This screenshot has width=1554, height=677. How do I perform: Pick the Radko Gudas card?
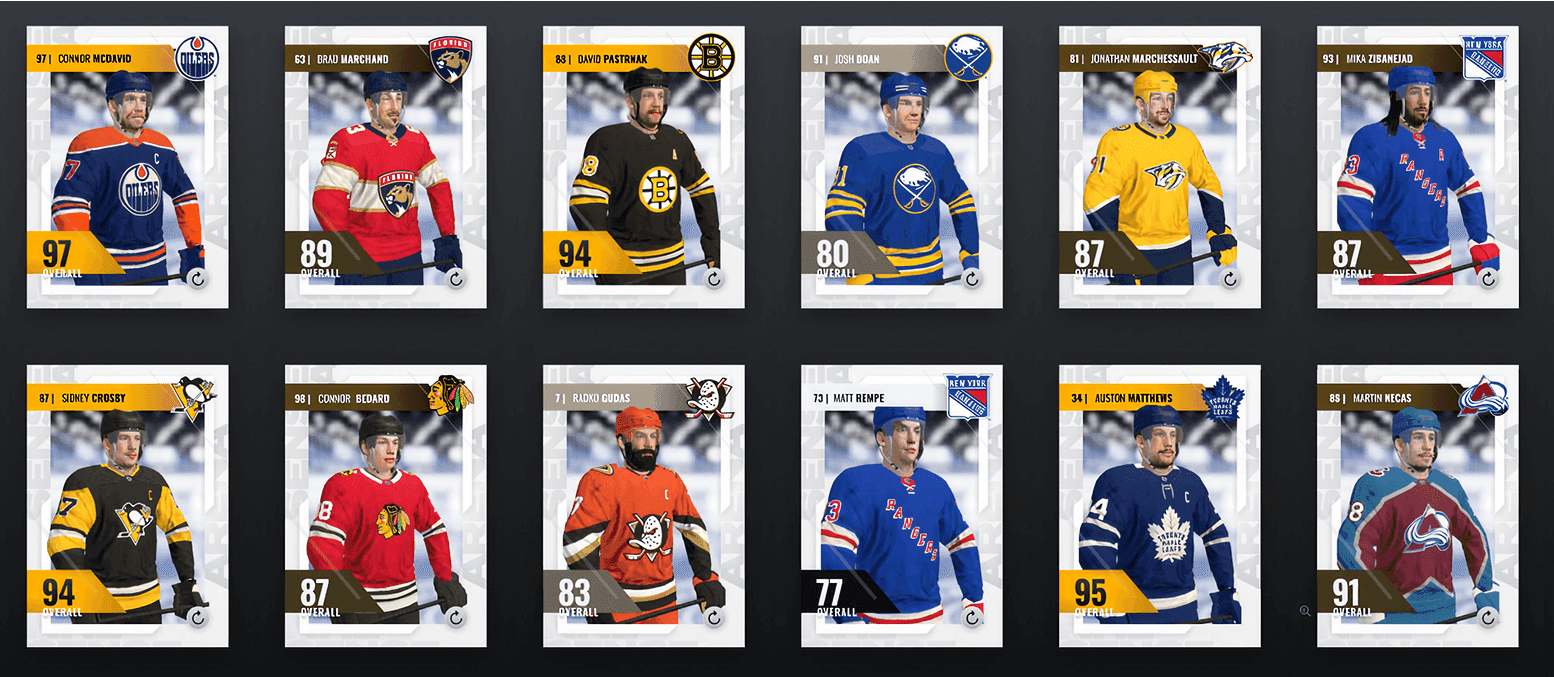tap(643, 505)
